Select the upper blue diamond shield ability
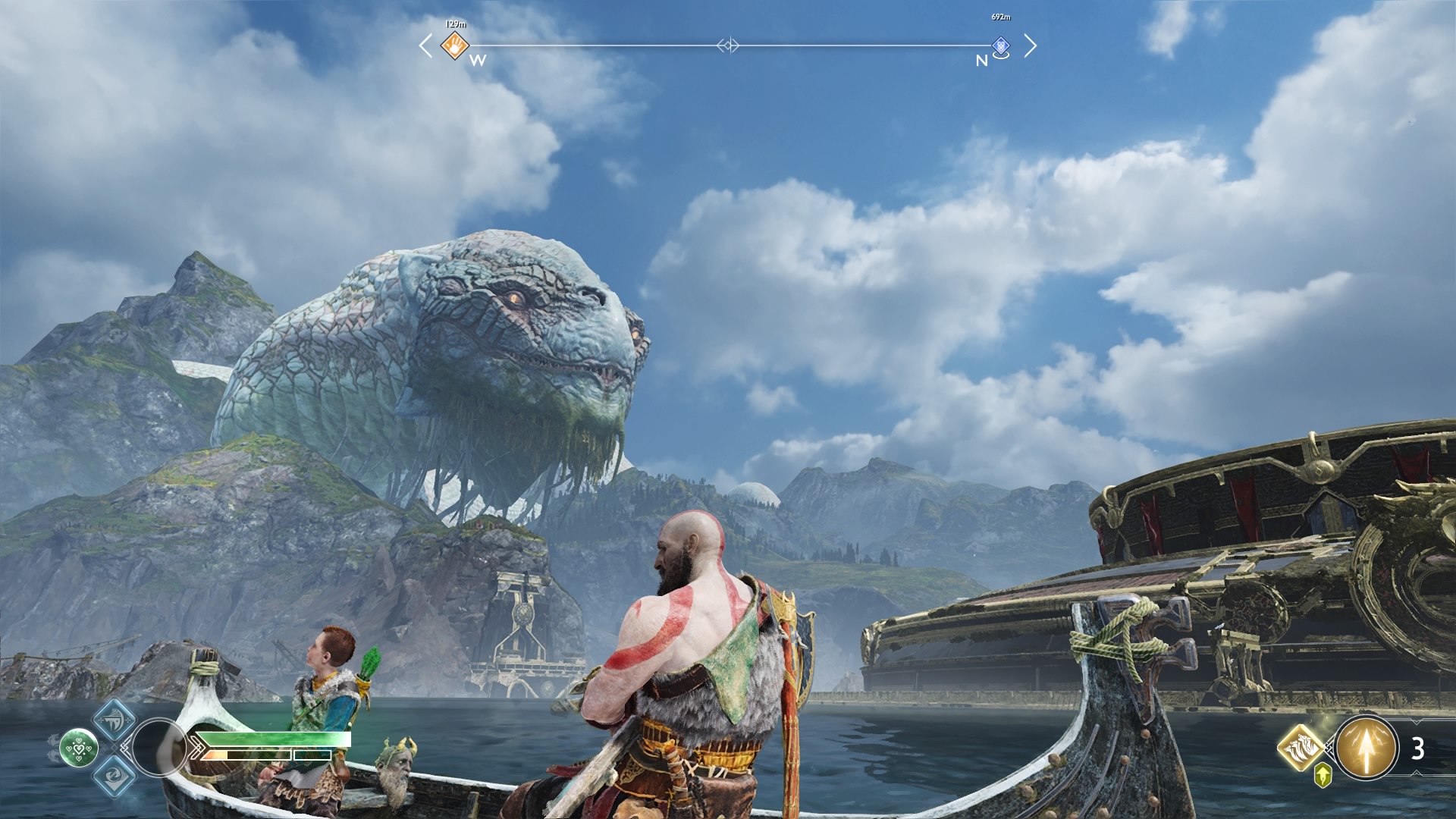This screenshot has width=1456, height=819. click(115, 721)
